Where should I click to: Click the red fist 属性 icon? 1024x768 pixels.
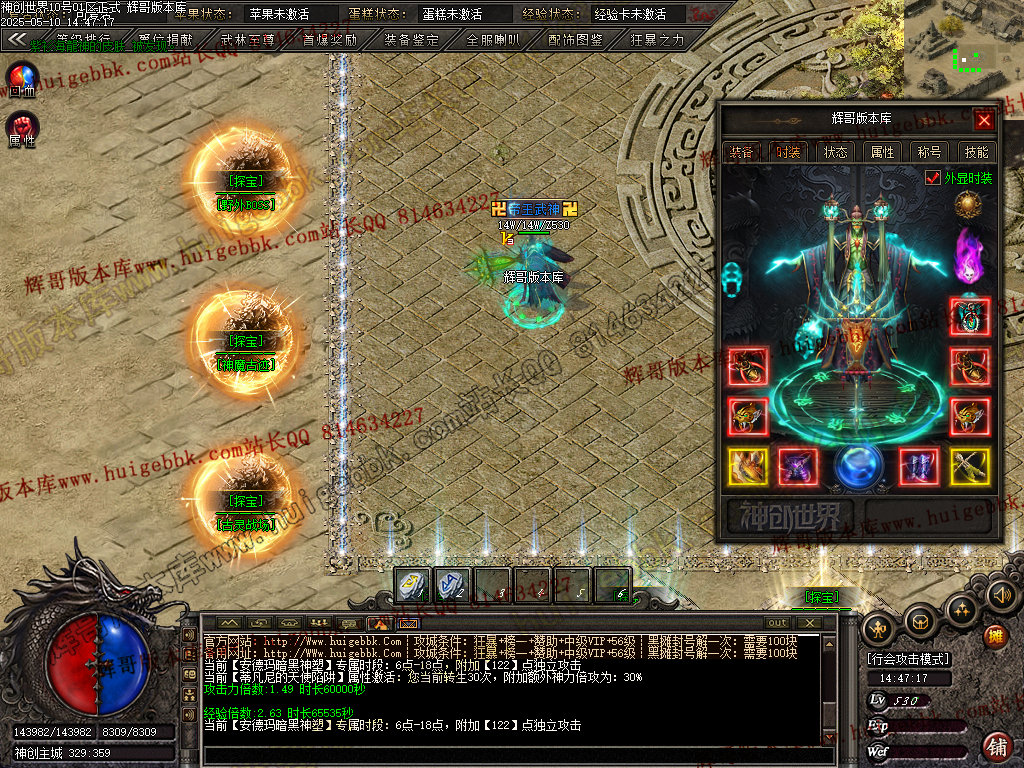pos(22,127)
